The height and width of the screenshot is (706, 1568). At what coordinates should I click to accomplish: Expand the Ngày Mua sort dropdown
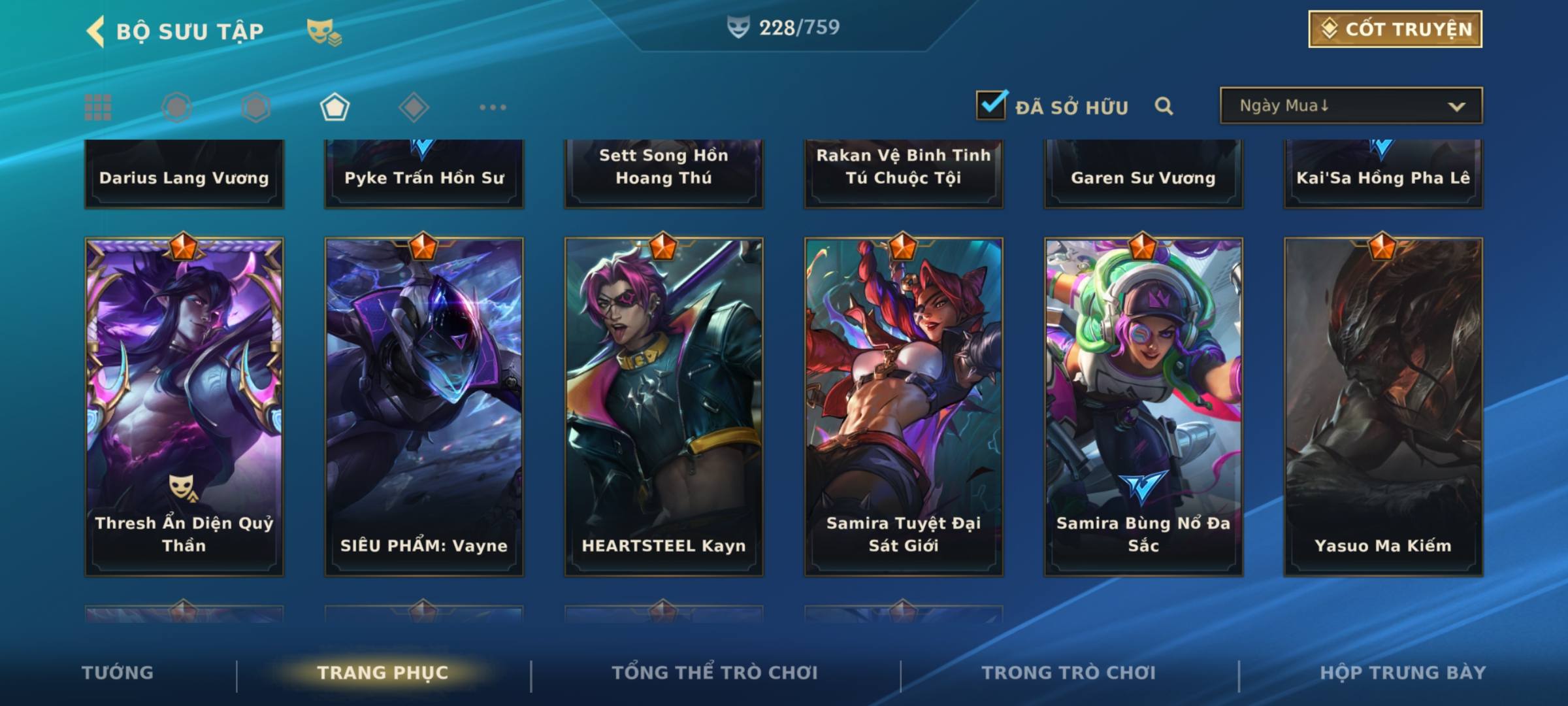click(x=1350, y=106)
